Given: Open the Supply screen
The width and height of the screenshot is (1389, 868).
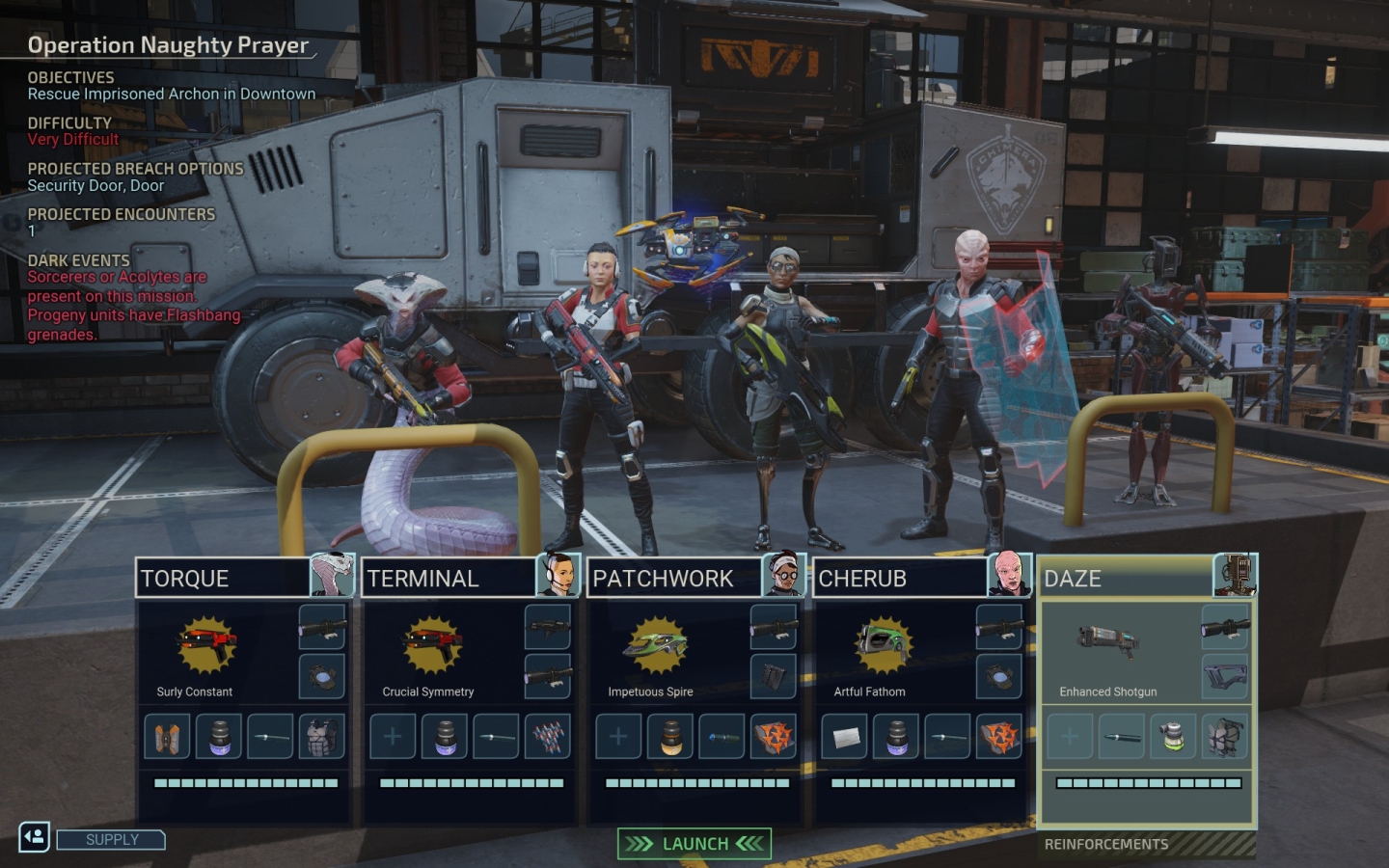Looking at the screenshot, I should coord(111,840).
